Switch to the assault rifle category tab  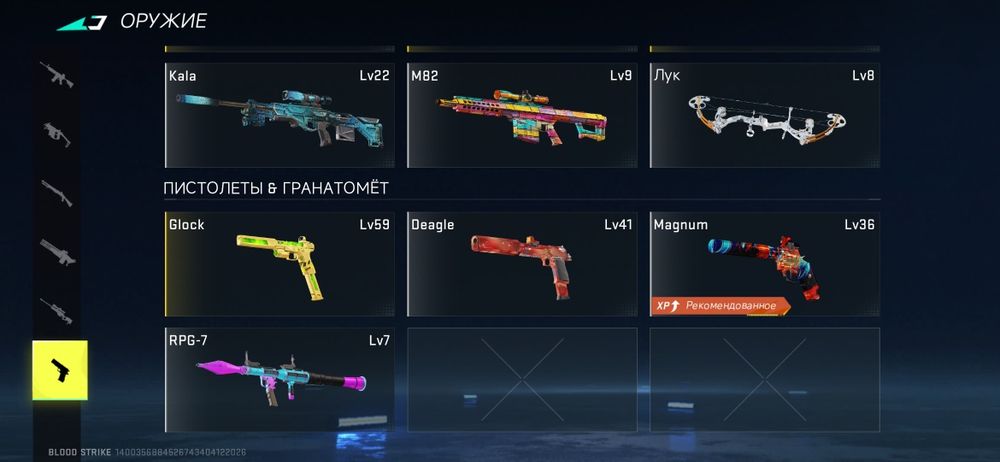56,74
